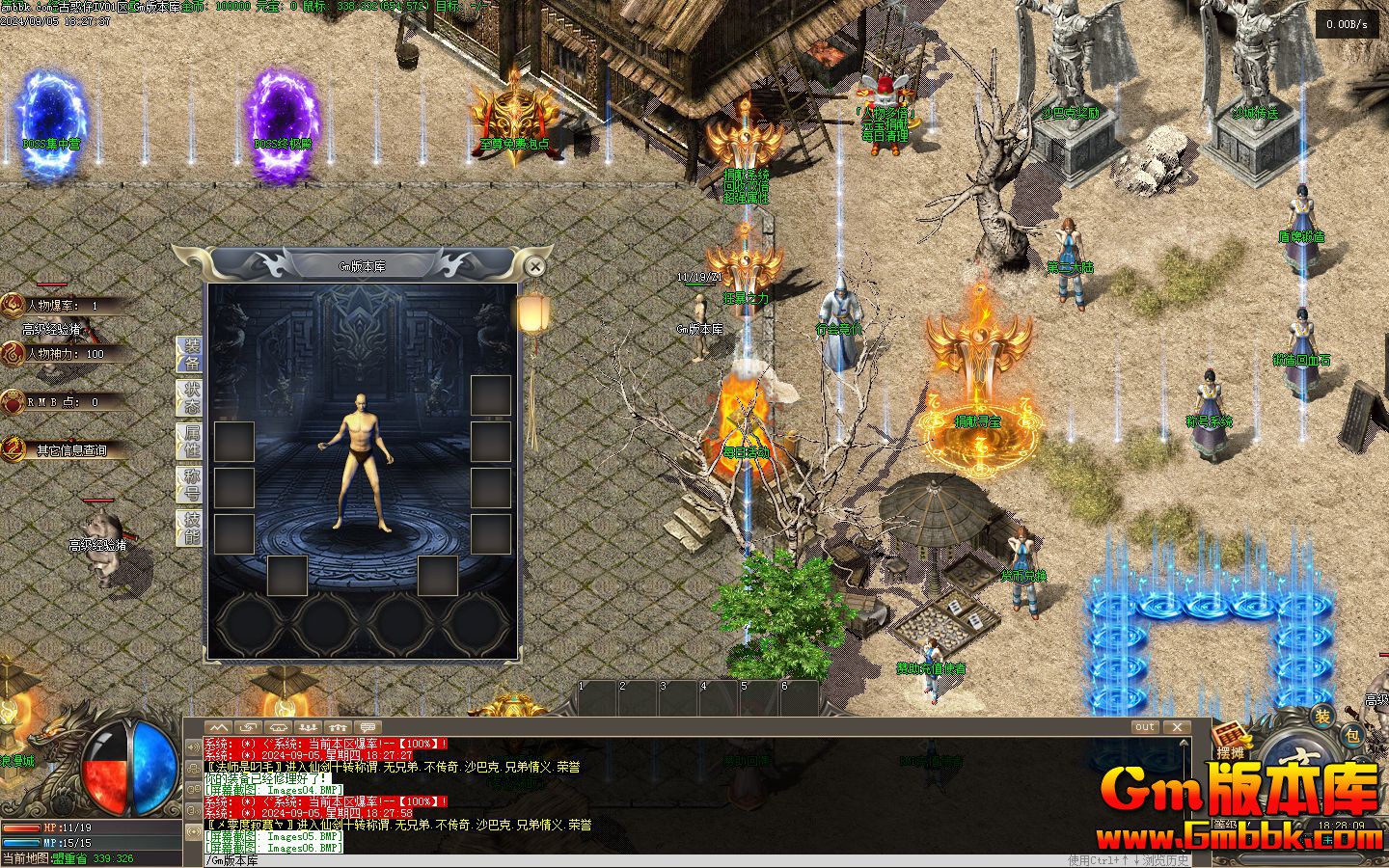Screen dimensions: 1389x868
Task: Switch to the 状态 status tab
Action: click(x=191, y=396)
